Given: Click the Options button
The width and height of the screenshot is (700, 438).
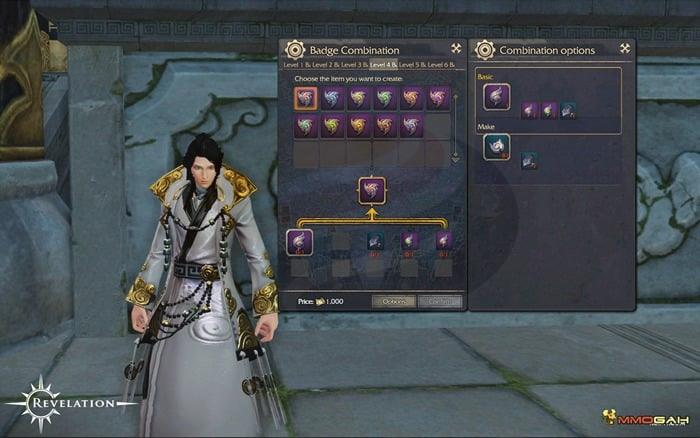Looking at the screenshot, I should 393,301.
